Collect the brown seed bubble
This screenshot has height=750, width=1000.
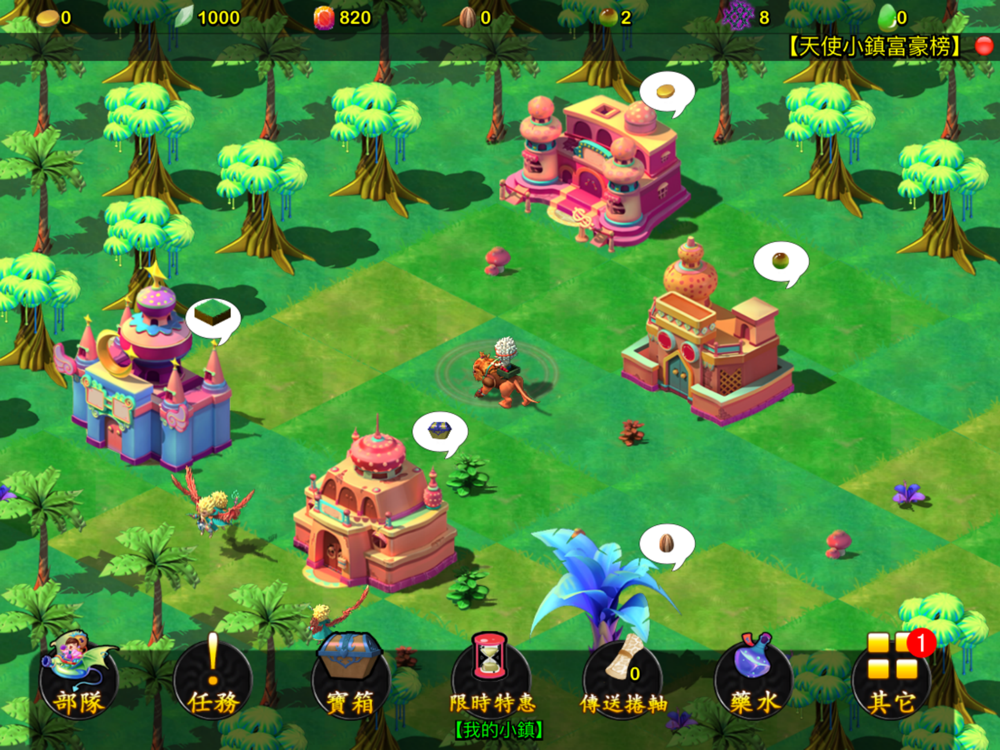pyautogui.click(x=667, y=544)
